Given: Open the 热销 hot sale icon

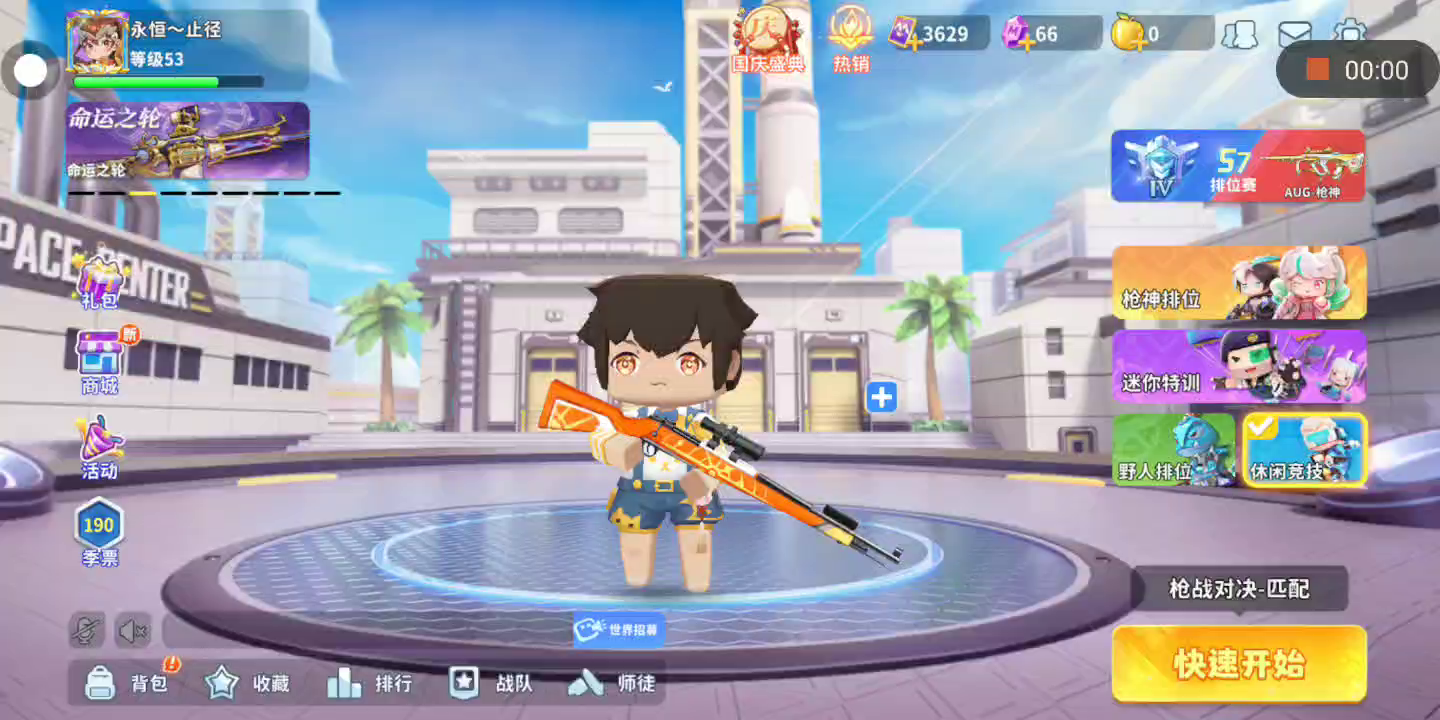Looking at the screenshot, I should (x=851, y=40).
